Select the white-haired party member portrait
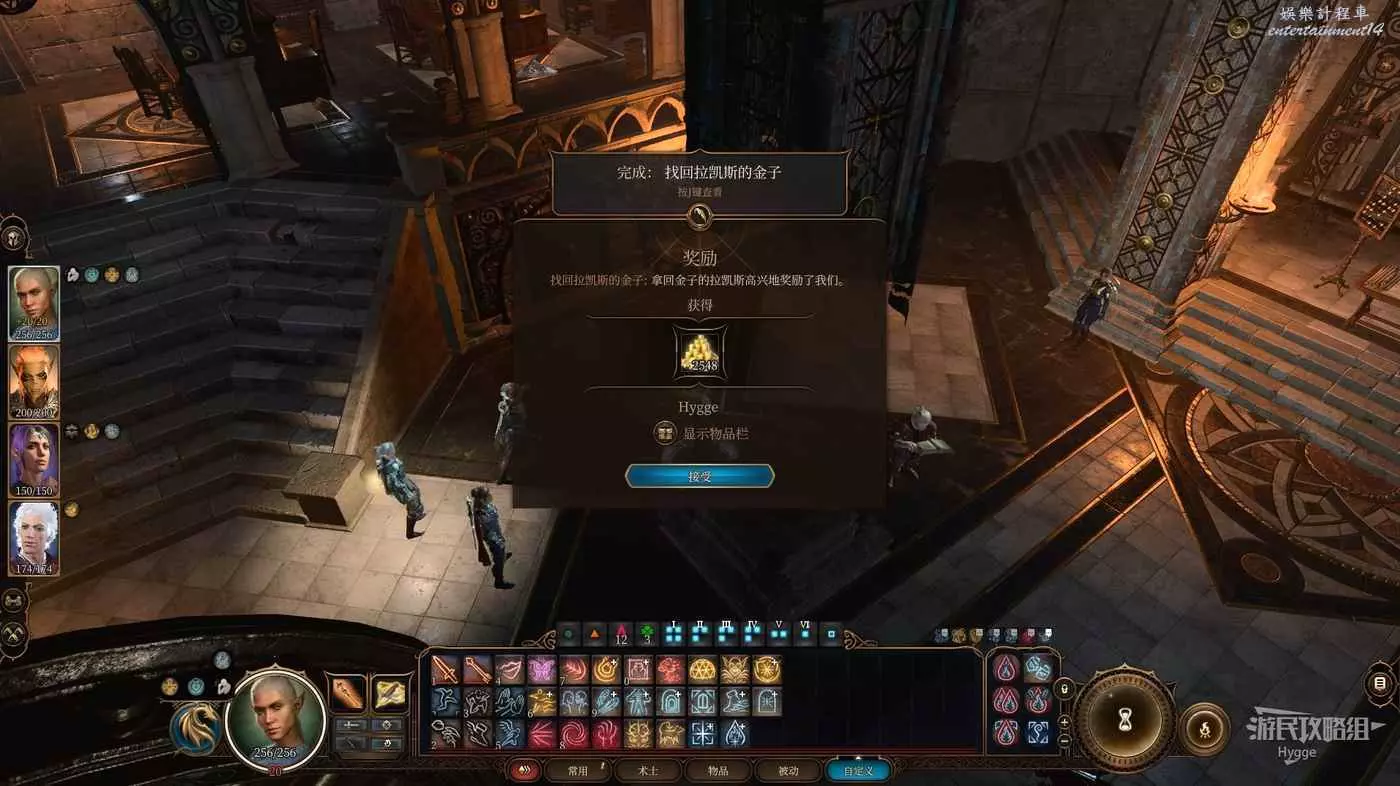Image resolution: width=1400 pixels, height=786 pixels. pyautogui.click(x=34, y=537)
